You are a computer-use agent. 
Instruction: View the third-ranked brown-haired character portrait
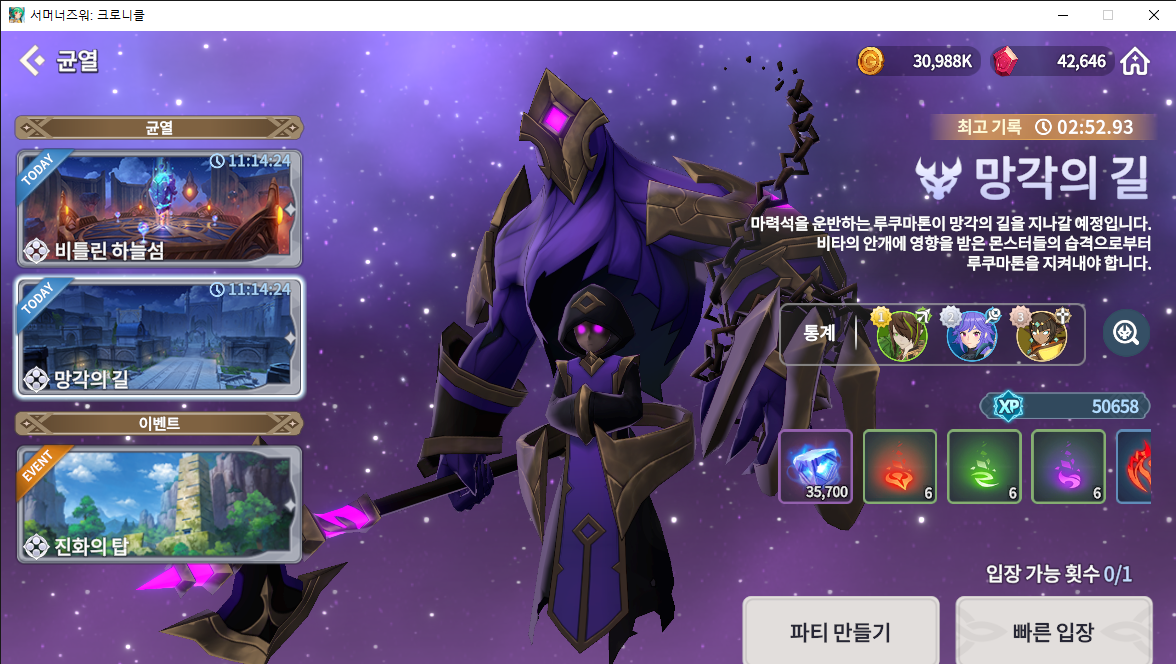click(1041, 335)
